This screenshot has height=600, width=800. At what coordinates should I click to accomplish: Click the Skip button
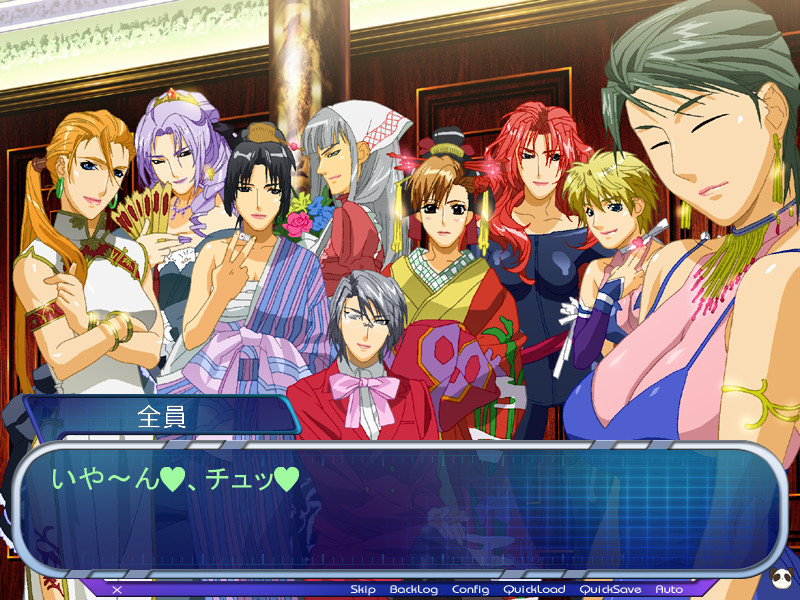(x=362, y=590)
